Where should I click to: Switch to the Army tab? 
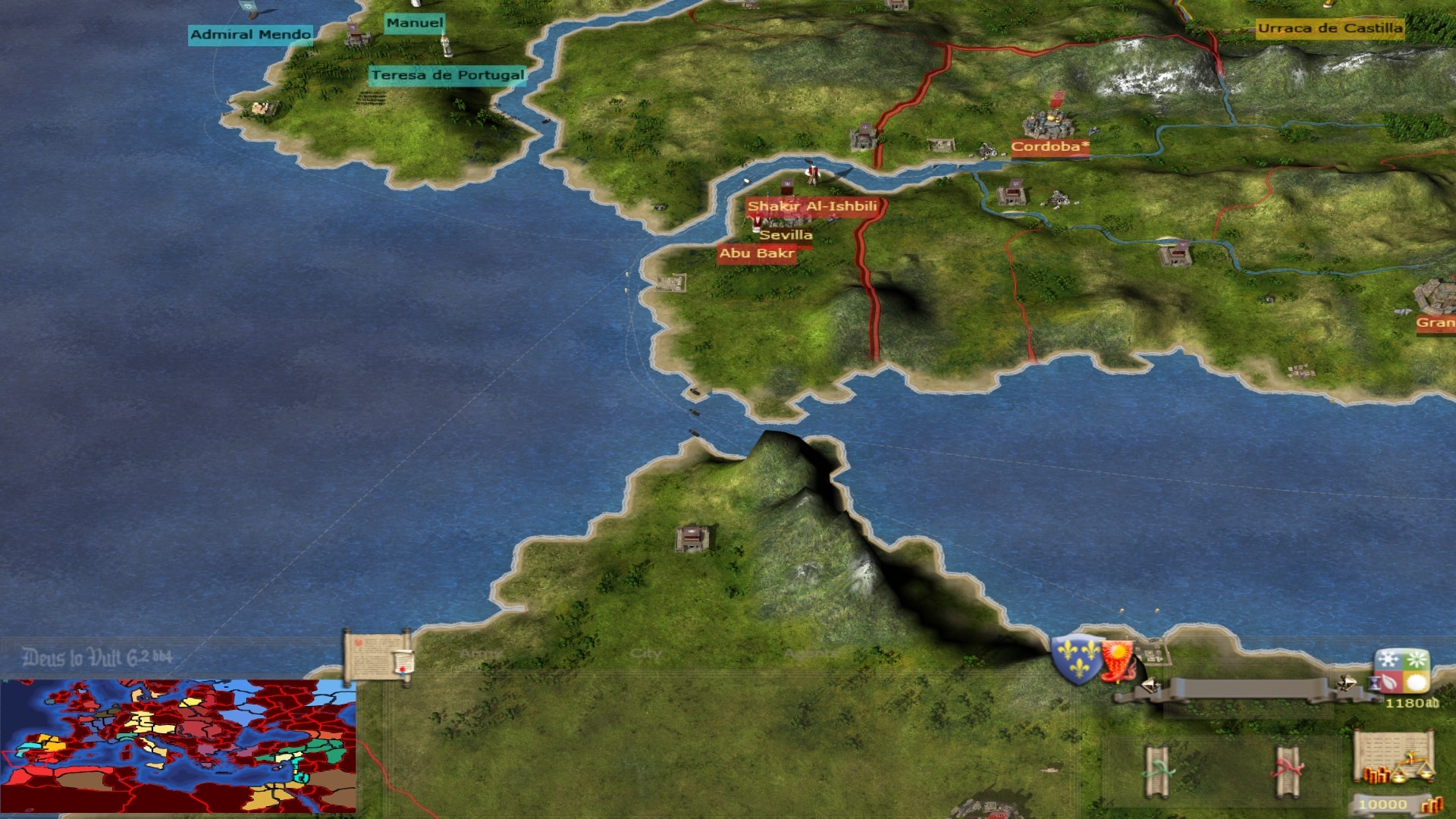tap(481, 654)
